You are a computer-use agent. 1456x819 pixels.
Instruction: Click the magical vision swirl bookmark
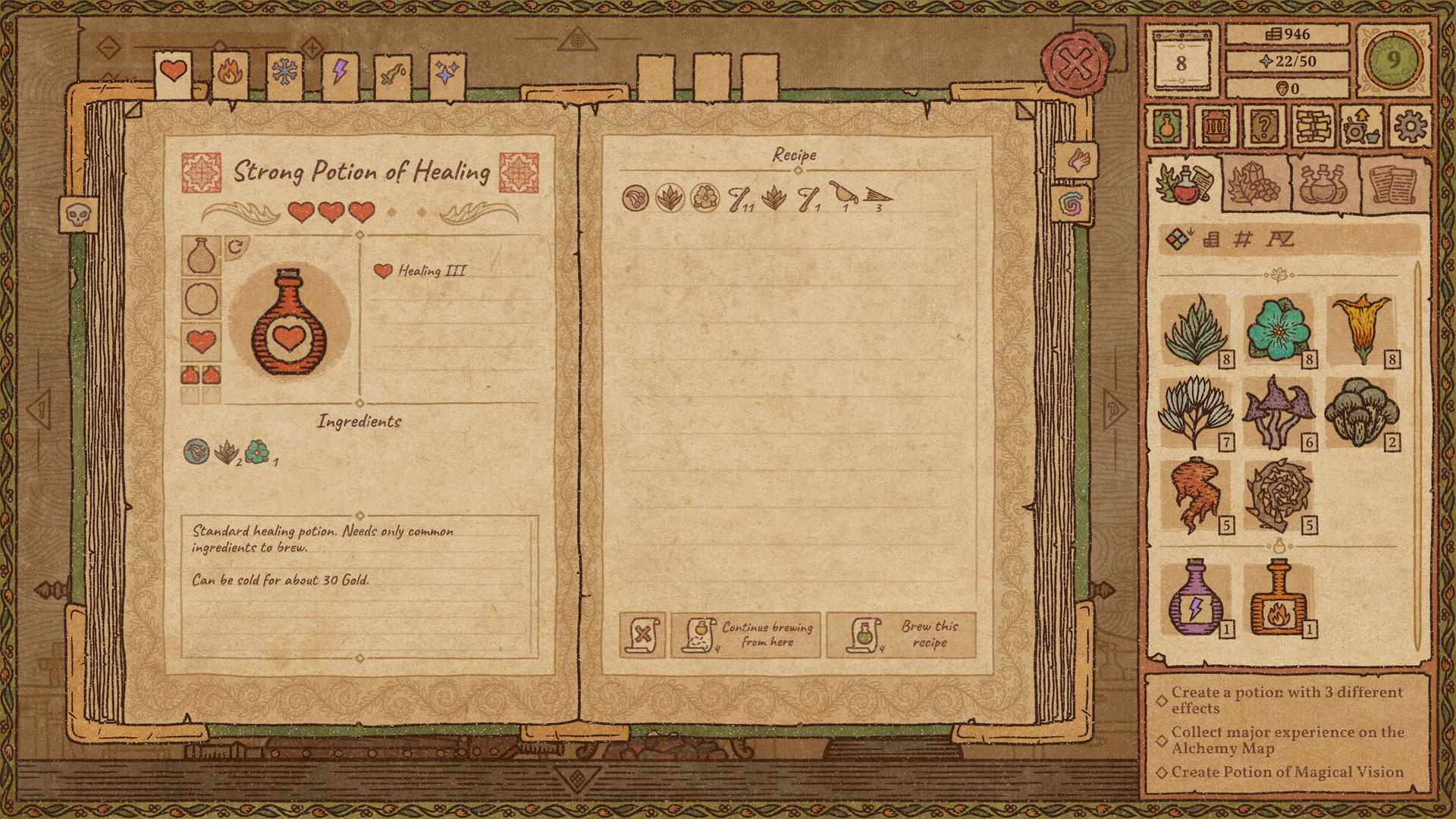1074,202
